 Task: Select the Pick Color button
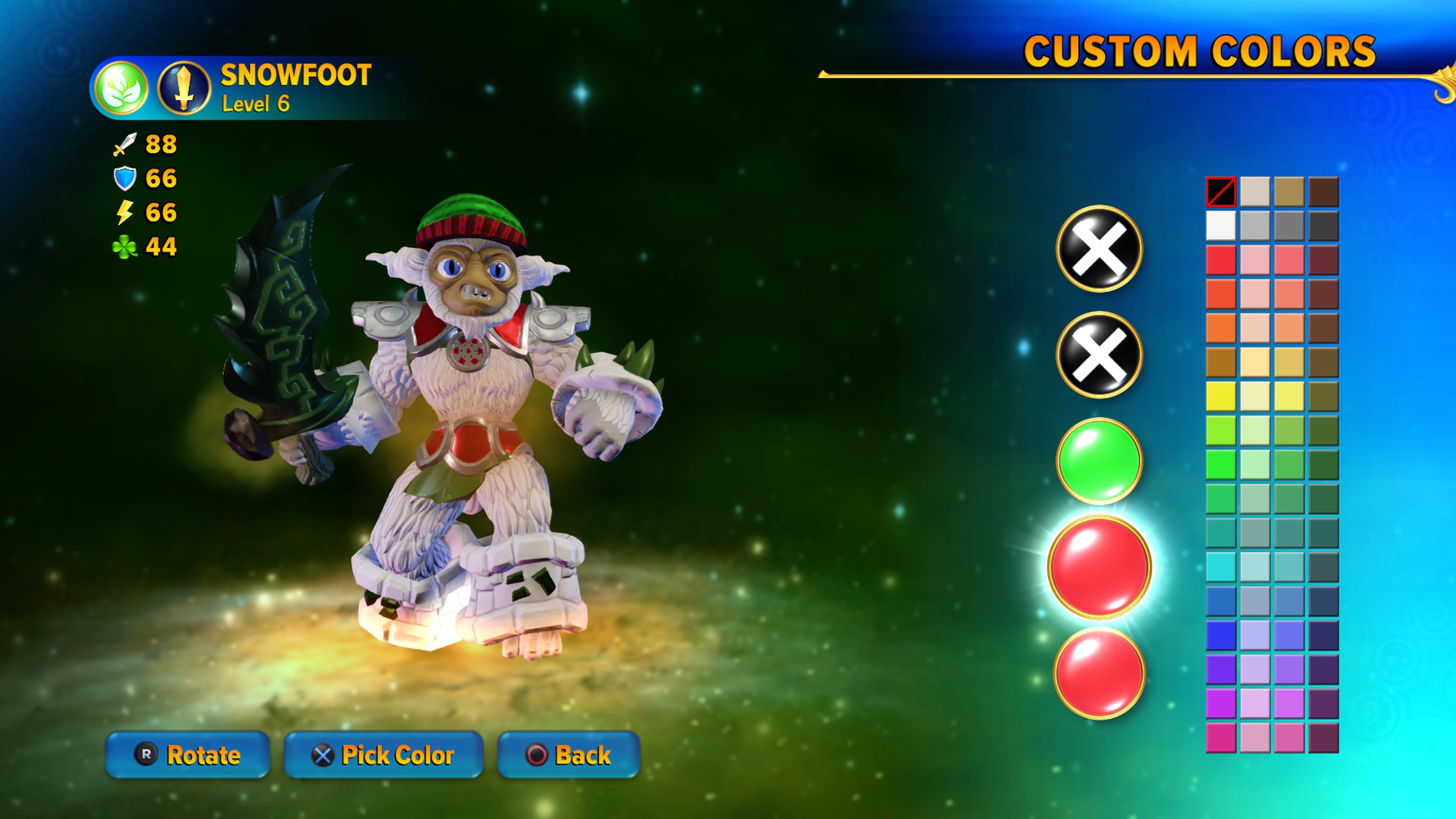383,755
